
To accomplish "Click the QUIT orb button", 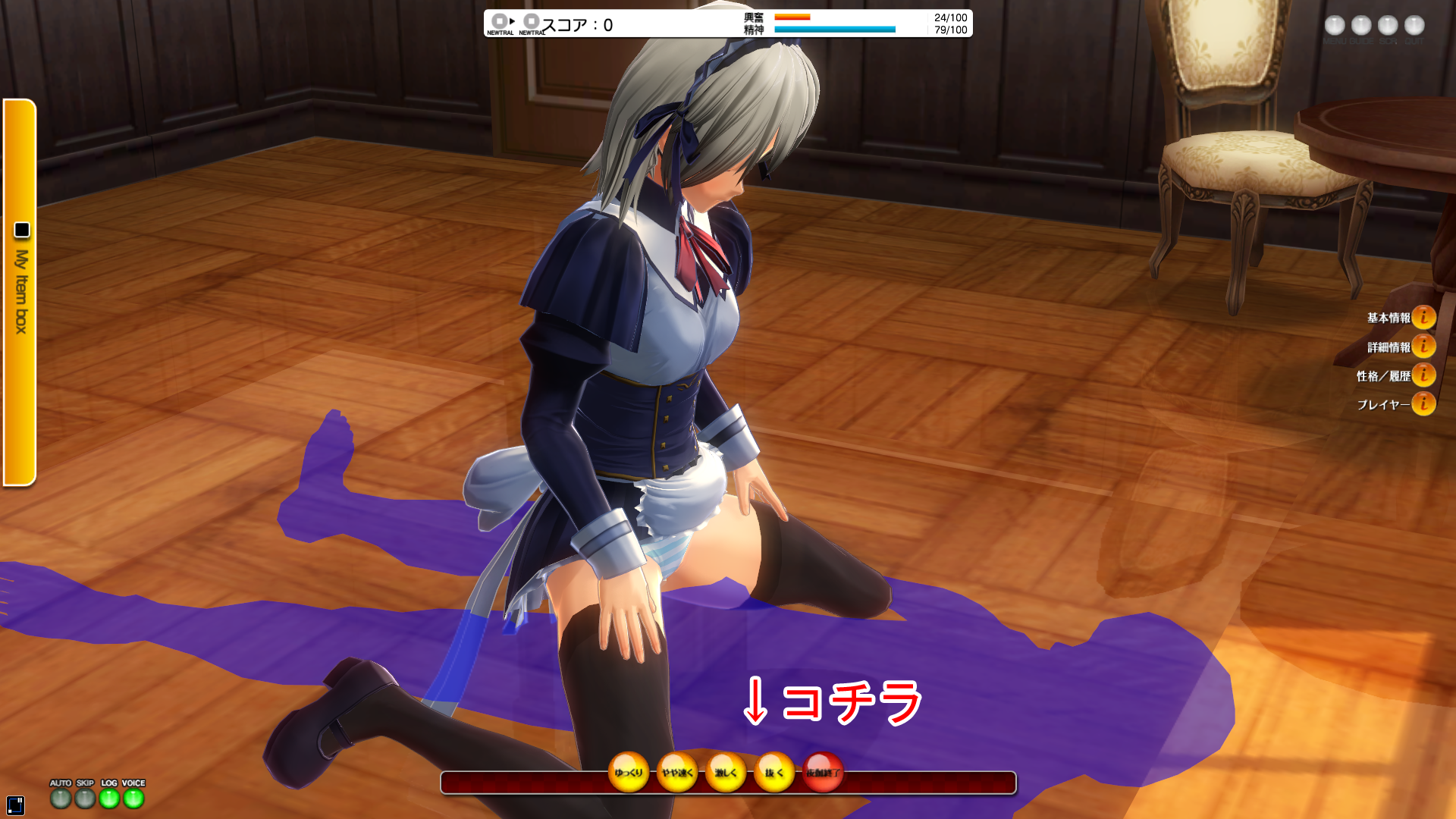I will click(x=1414, y=26).
